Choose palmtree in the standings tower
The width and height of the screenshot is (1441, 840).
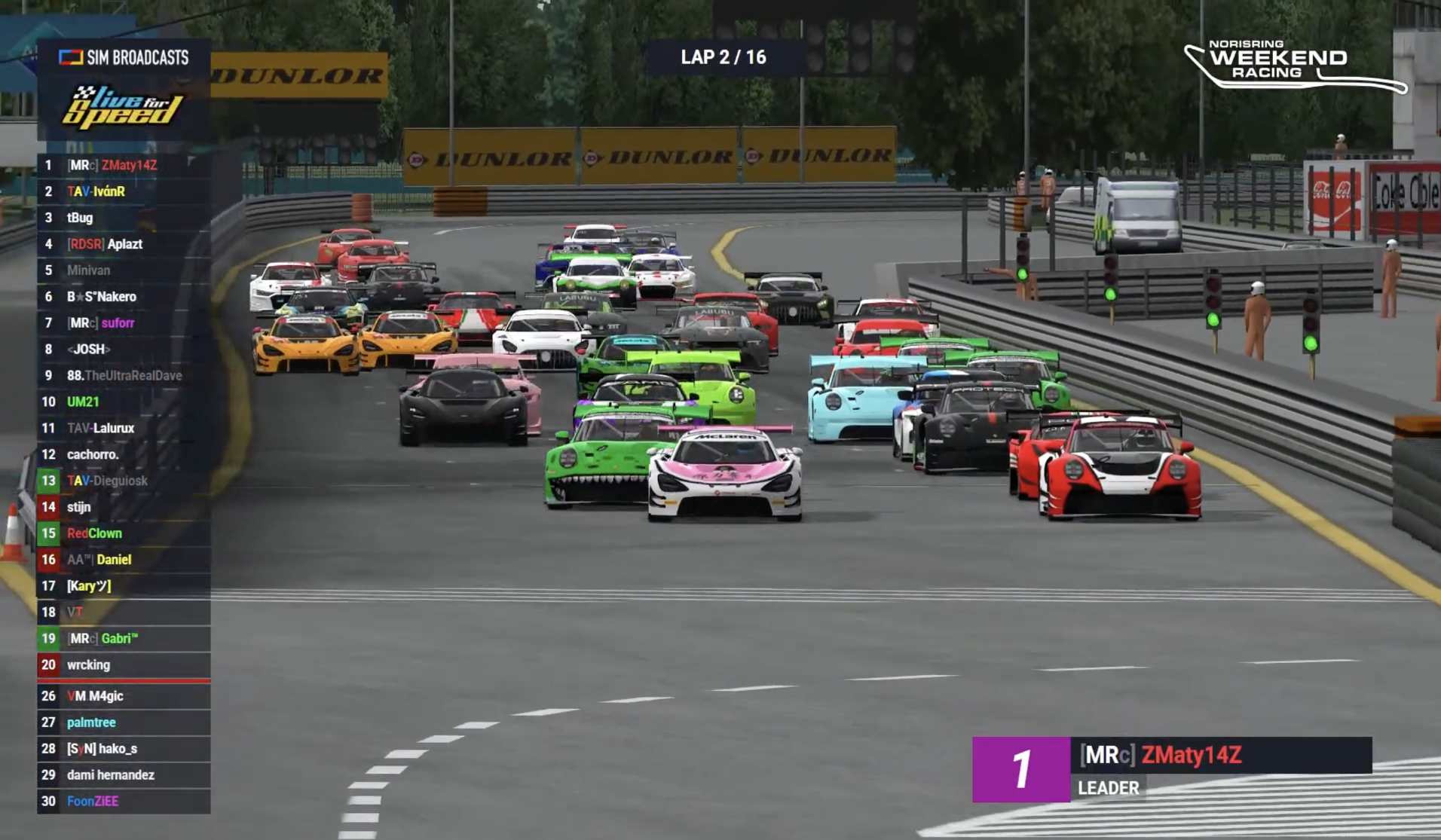124,722
